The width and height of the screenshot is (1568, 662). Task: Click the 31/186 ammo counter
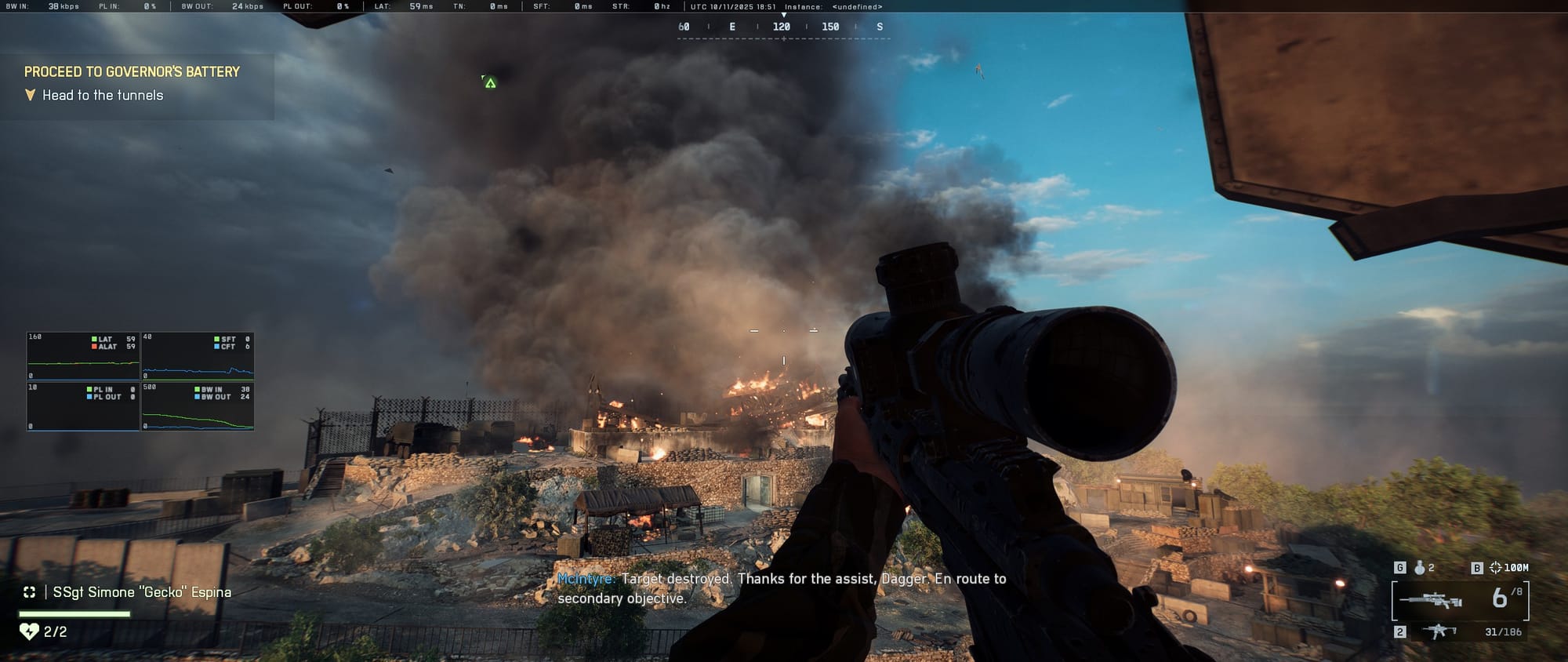click(1503, 631)
